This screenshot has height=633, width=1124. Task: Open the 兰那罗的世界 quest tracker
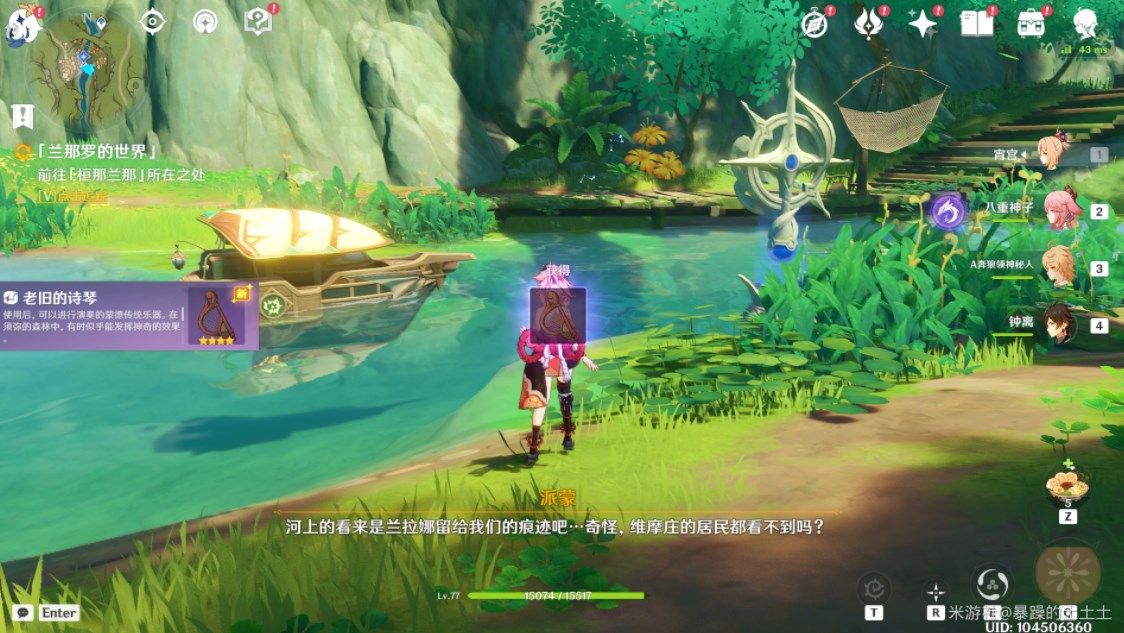(x=95, y=152)
